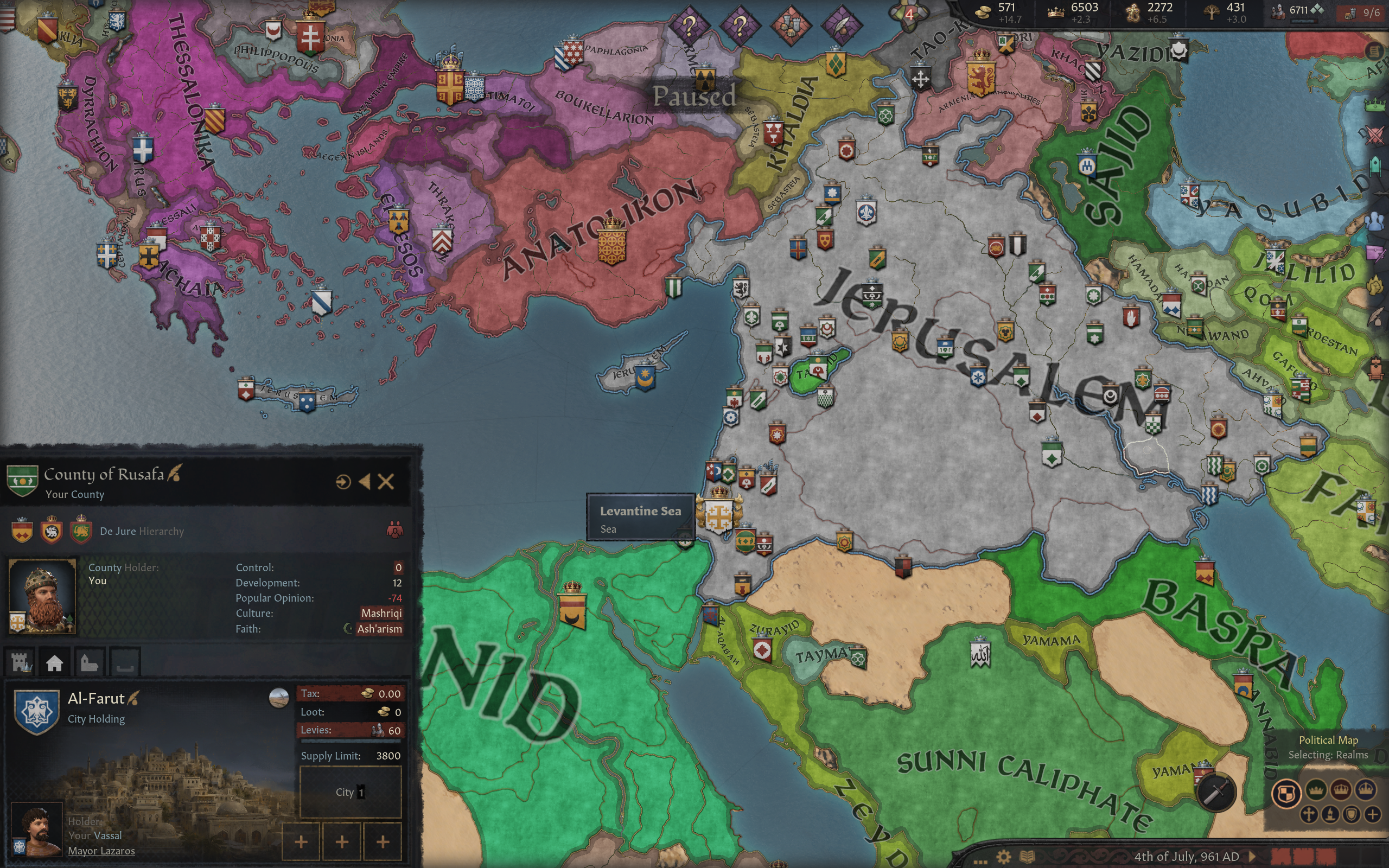Resume game with the play arrow
1389x868 pixels.
pos(1252,856)
